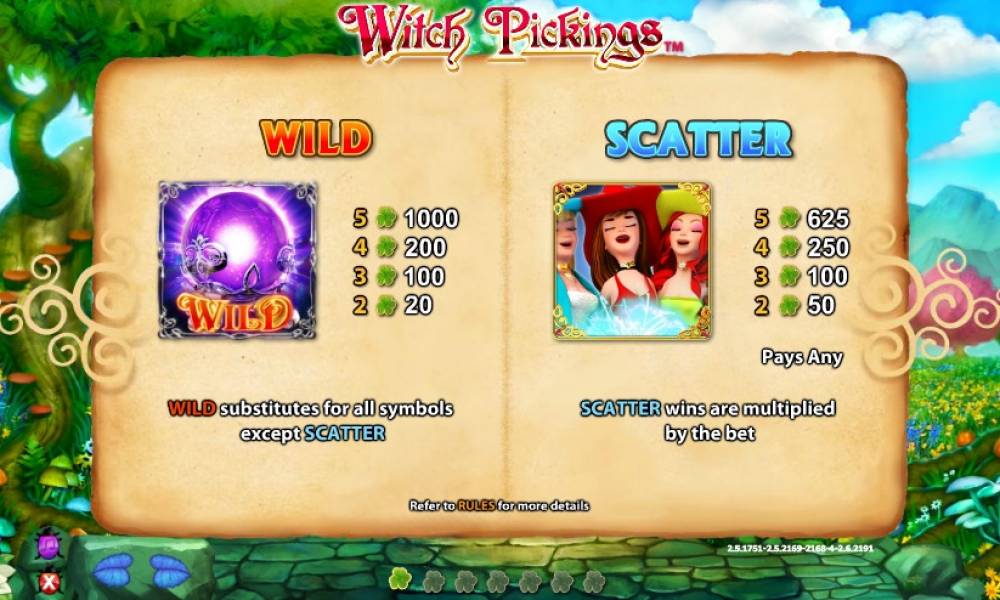Close the paytable with the red X

coord(47,581)
